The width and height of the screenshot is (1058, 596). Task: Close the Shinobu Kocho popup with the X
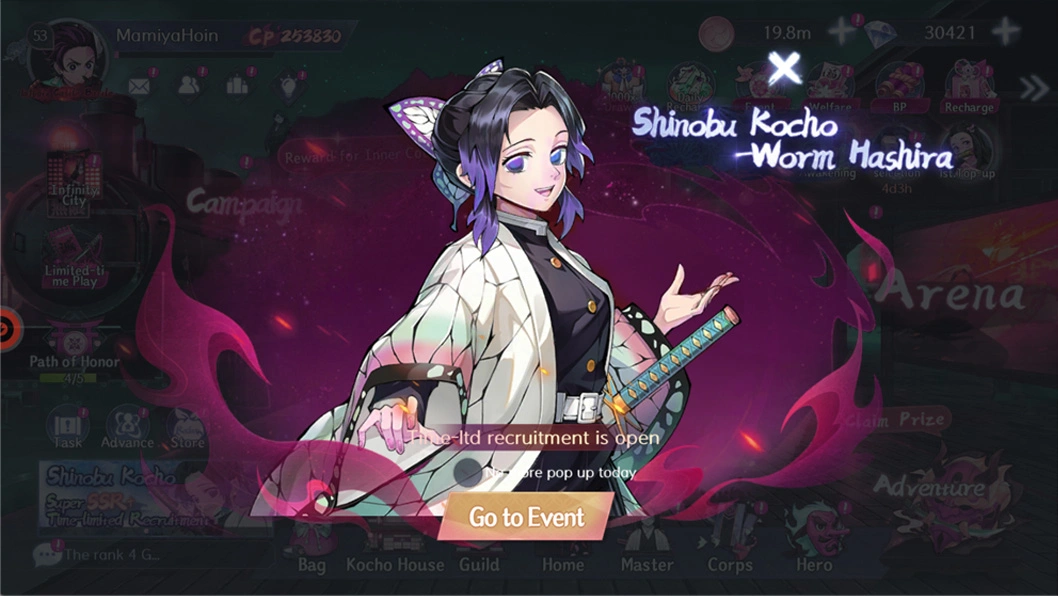785,68
